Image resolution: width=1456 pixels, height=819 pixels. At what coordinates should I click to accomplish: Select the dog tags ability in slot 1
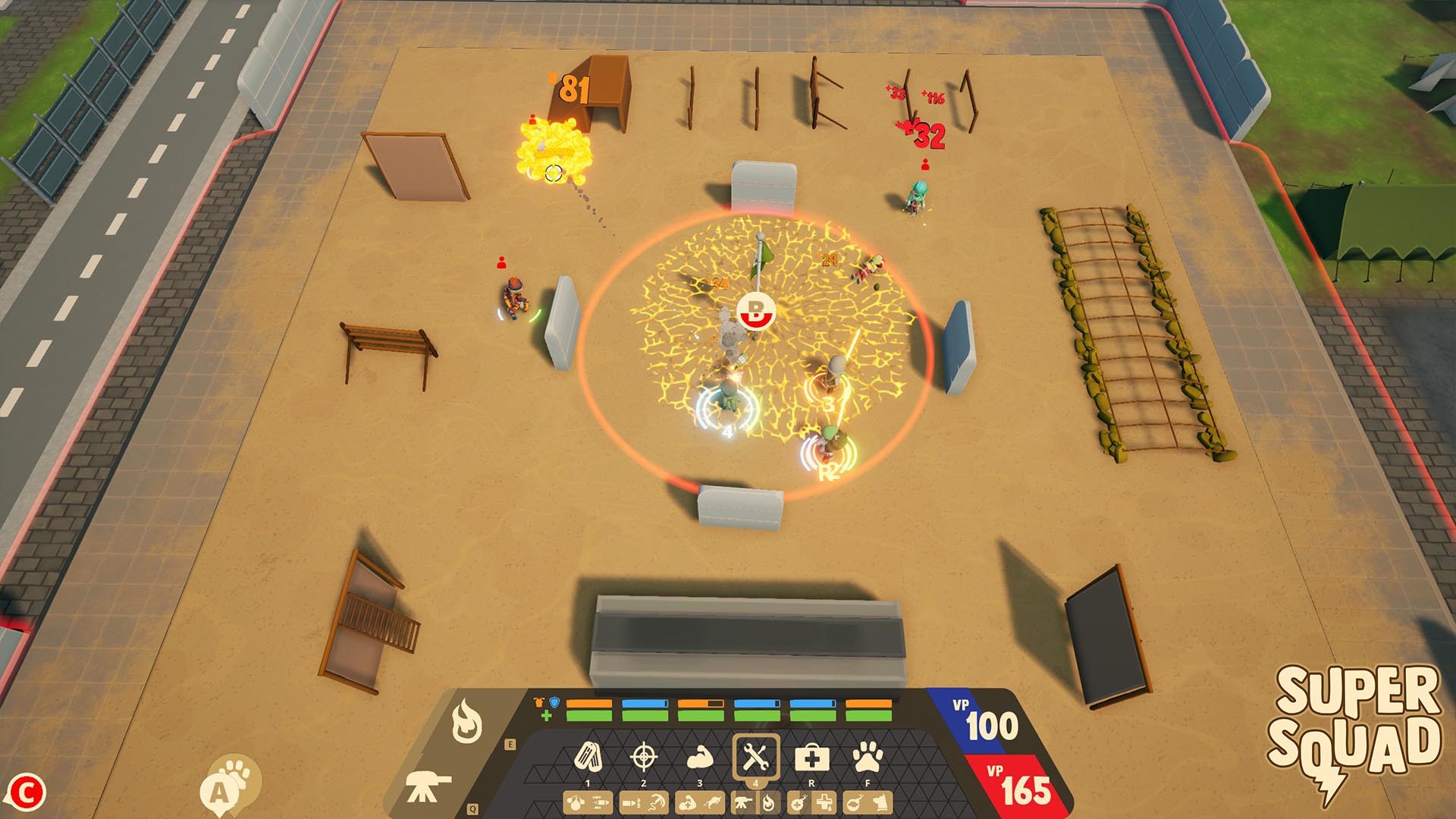(x=588, y=755)
